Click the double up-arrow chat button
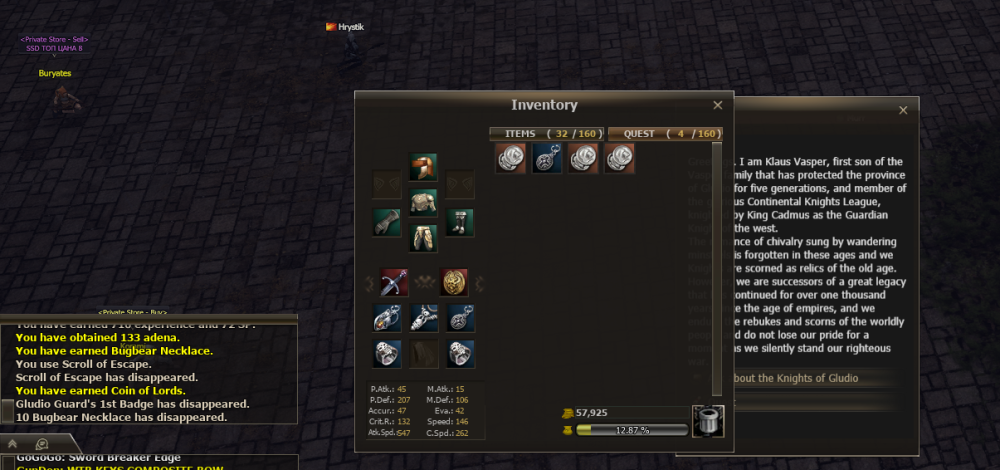This screenshot has height=470, width=1000. point(13,443)
